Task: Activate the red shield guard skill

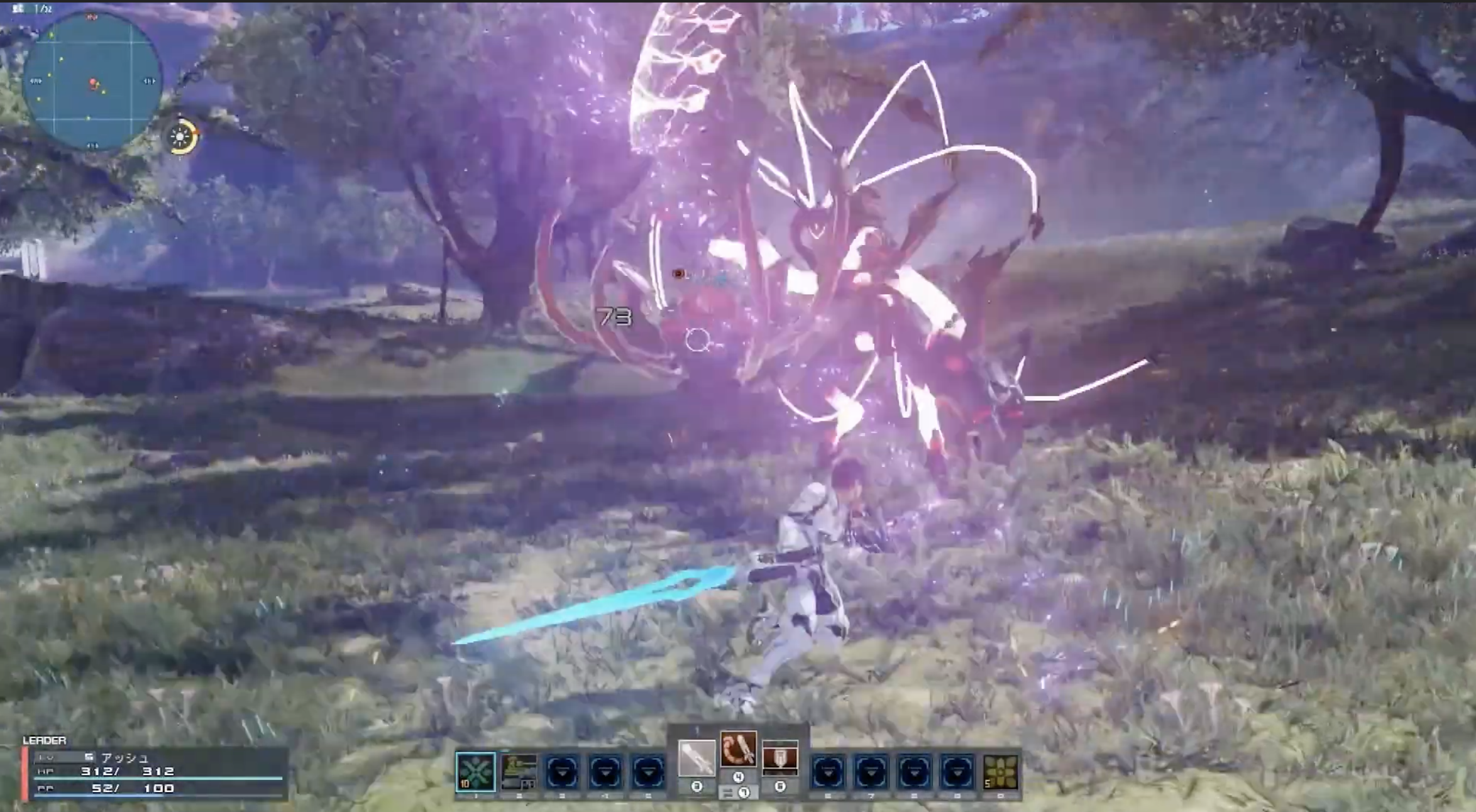Action: click(x=780, y=758)
